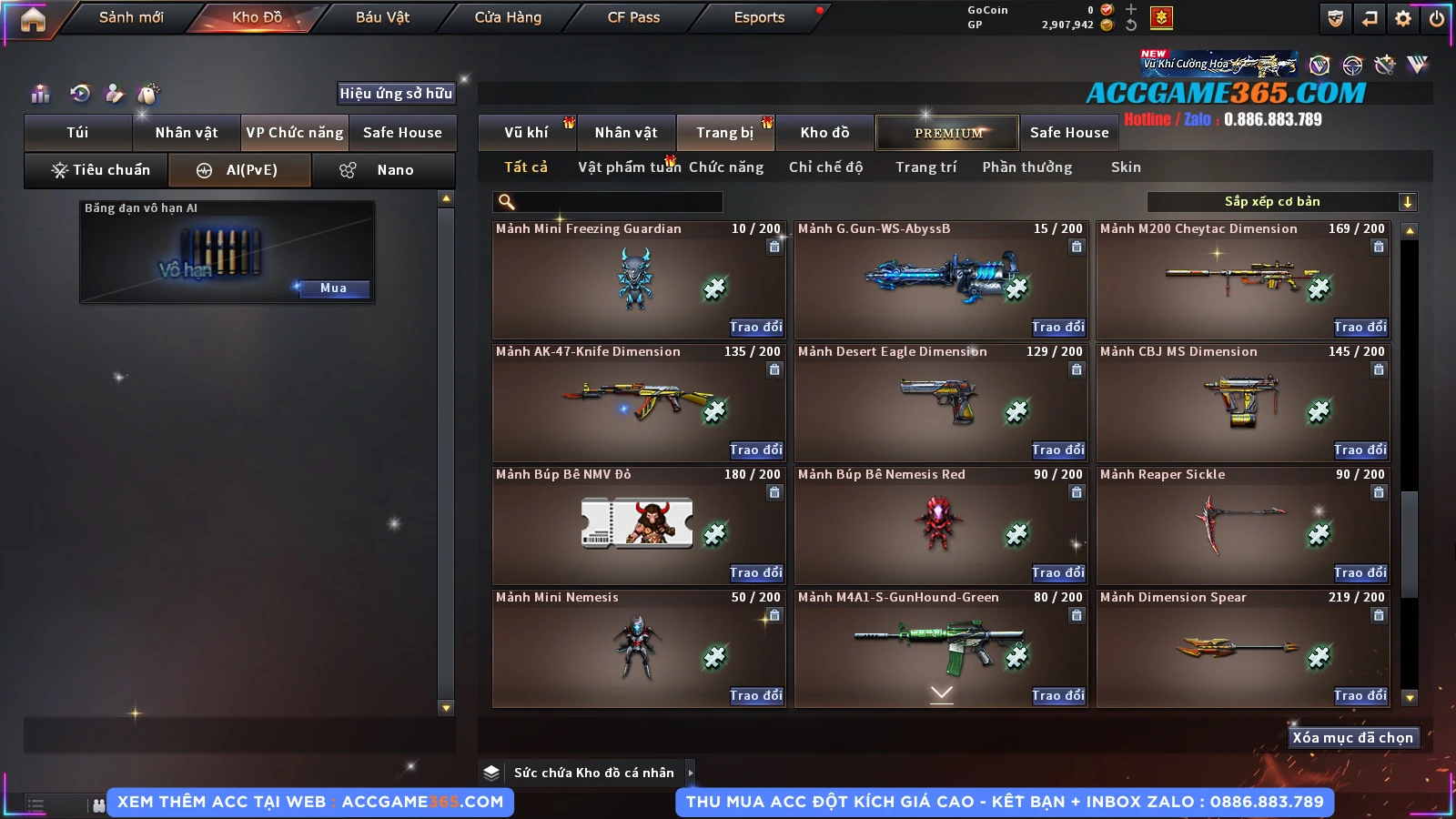Filter items by Phần thưởng
The width and height of the screenshot is (1456, 819).
[1026, 167]
